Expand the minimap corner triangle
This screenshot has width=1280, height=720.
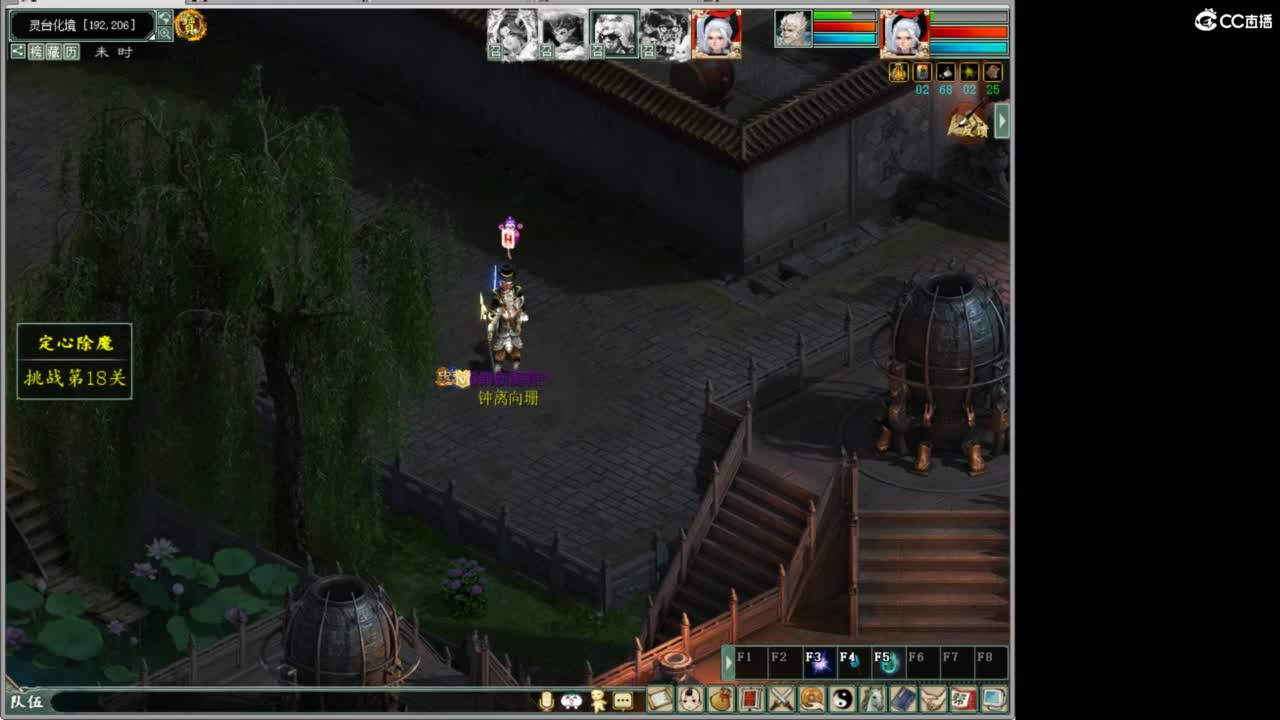point(150,37)
